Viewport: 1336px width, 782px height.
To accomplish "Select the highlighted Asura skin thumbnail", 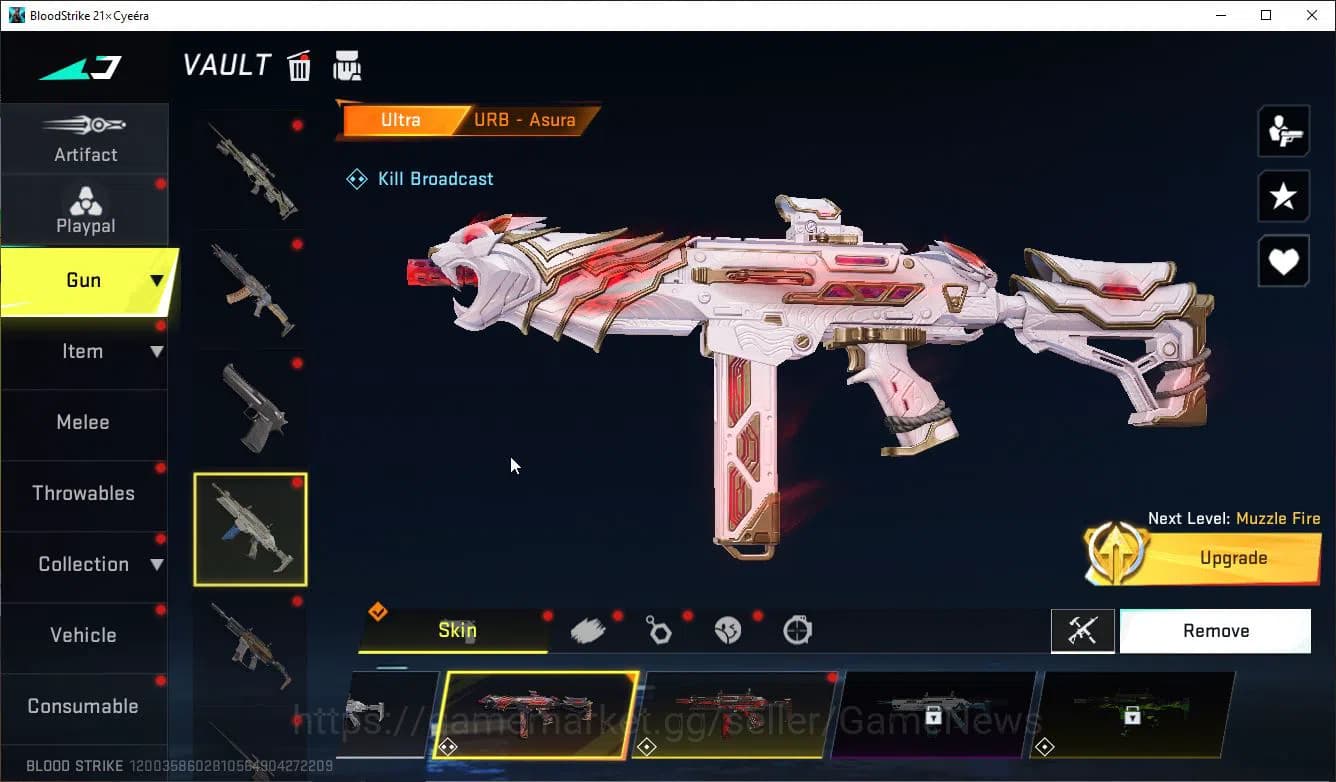I will click(x=535, y=715).
